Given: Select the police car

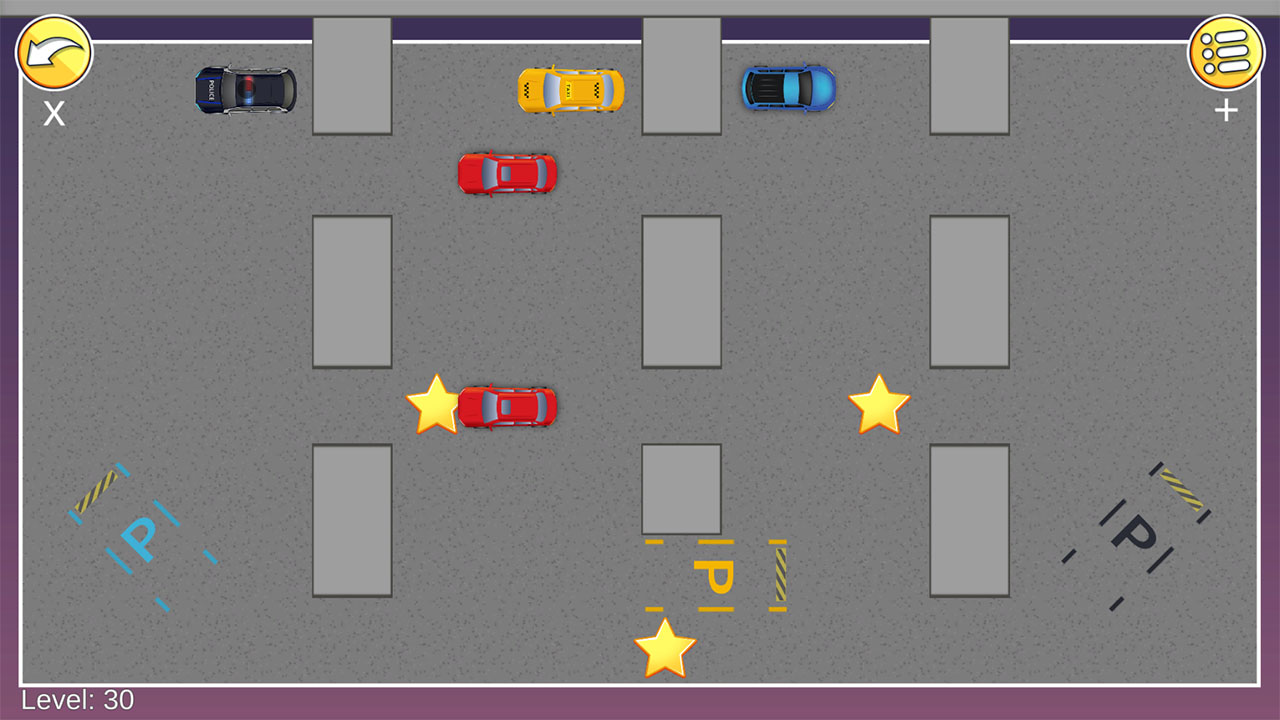Looking at the screenshot, I should [x=245, y=90].
